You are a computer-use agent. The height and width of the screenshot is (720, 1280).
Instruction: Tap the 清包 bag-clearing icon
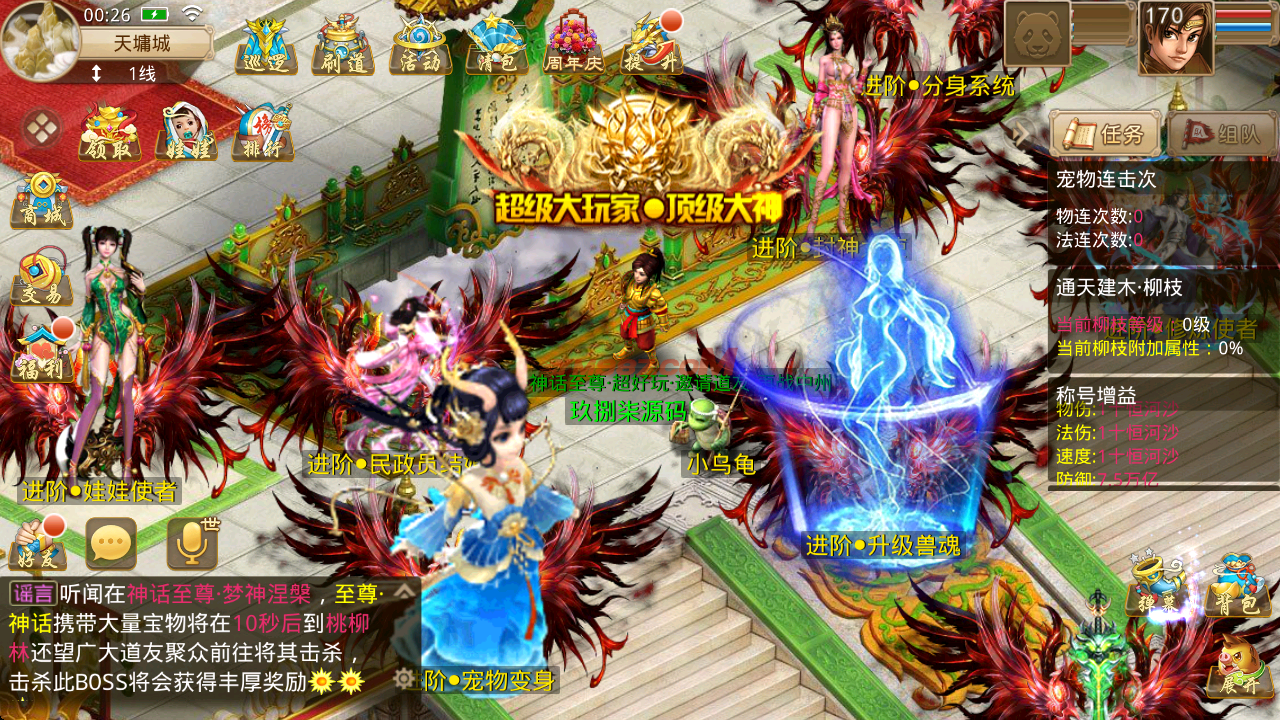pos(497,46)
